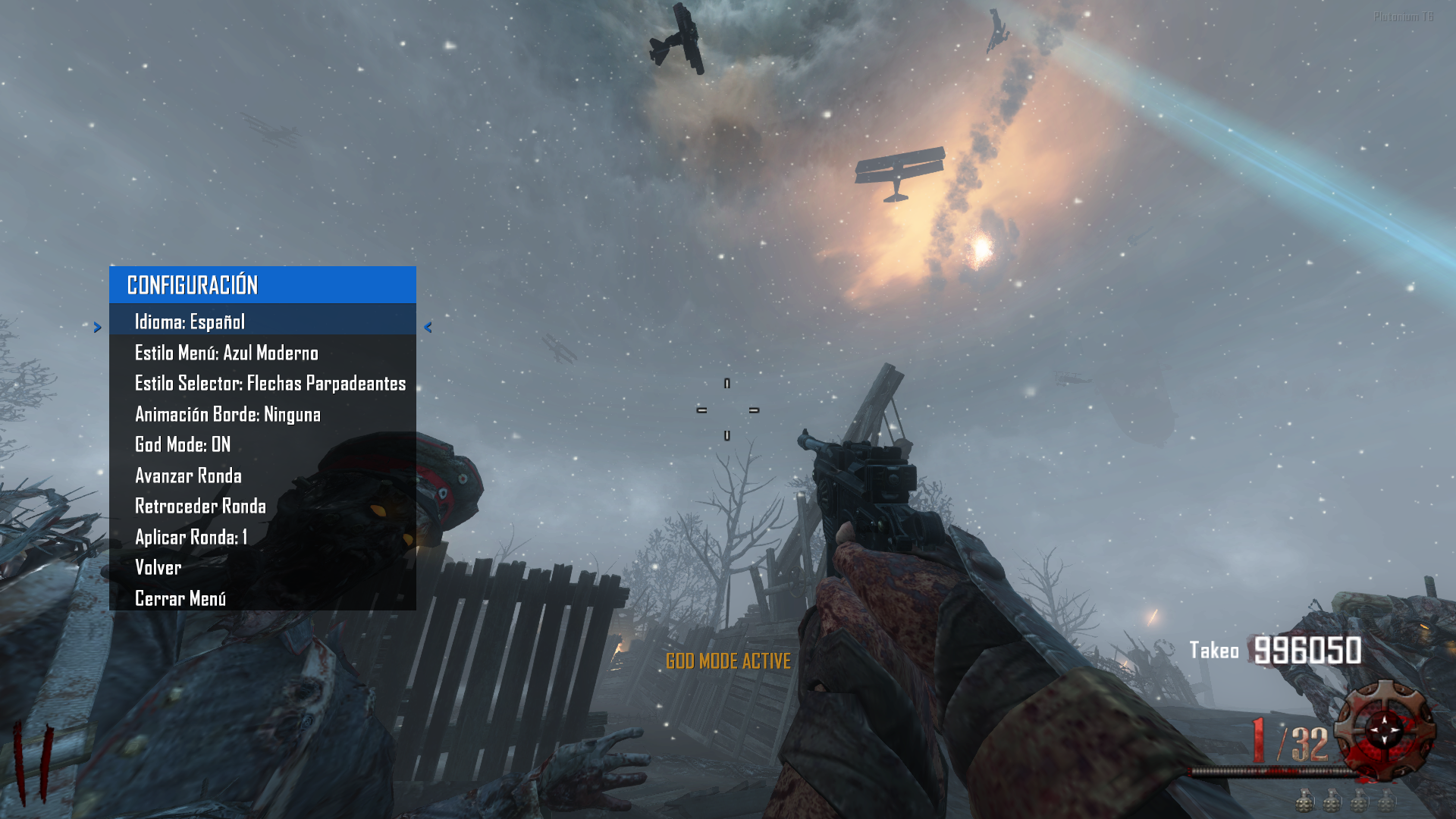Select the Idioma: Español option
This screenshot has height=819, width=1456.
click(x=190, y=322)
